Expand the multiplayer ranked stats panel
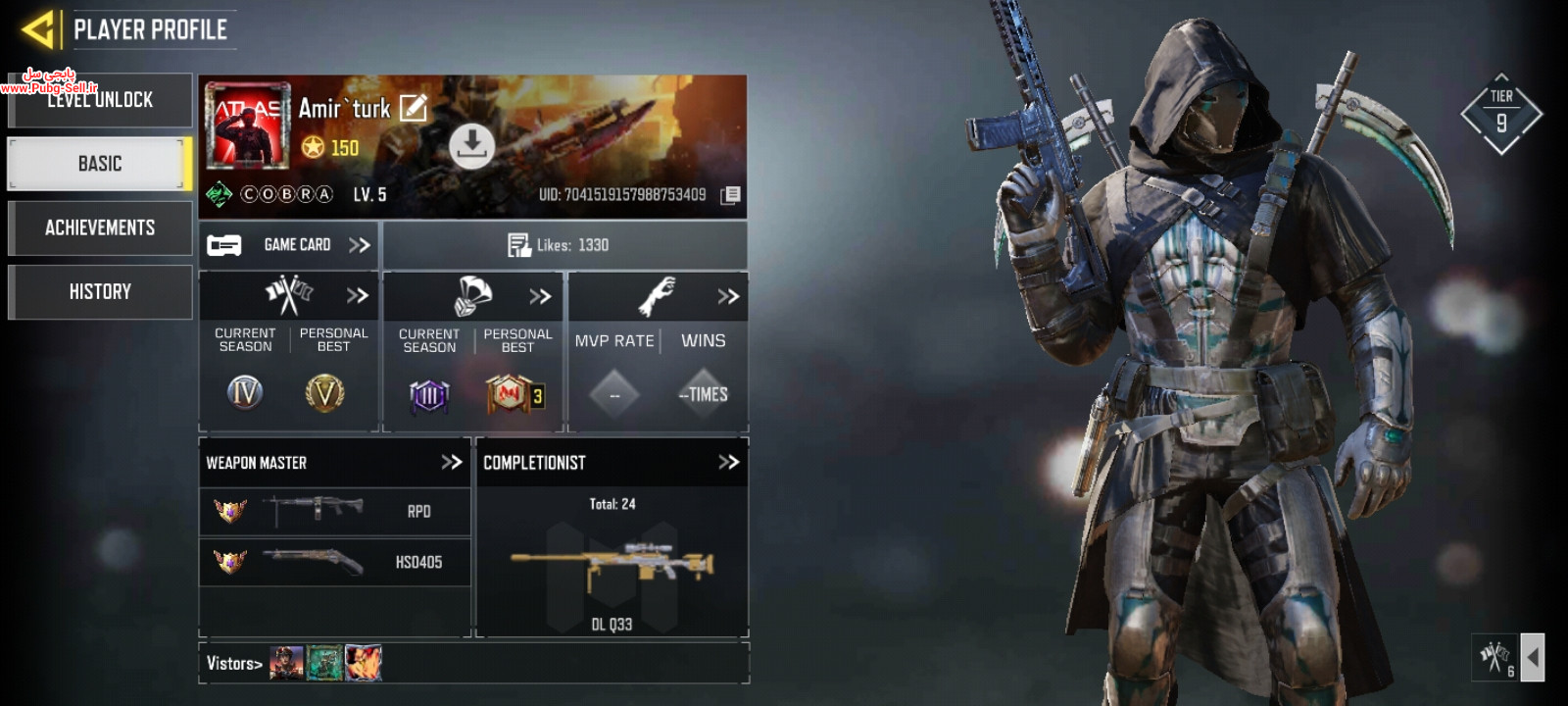 [357, 295]
